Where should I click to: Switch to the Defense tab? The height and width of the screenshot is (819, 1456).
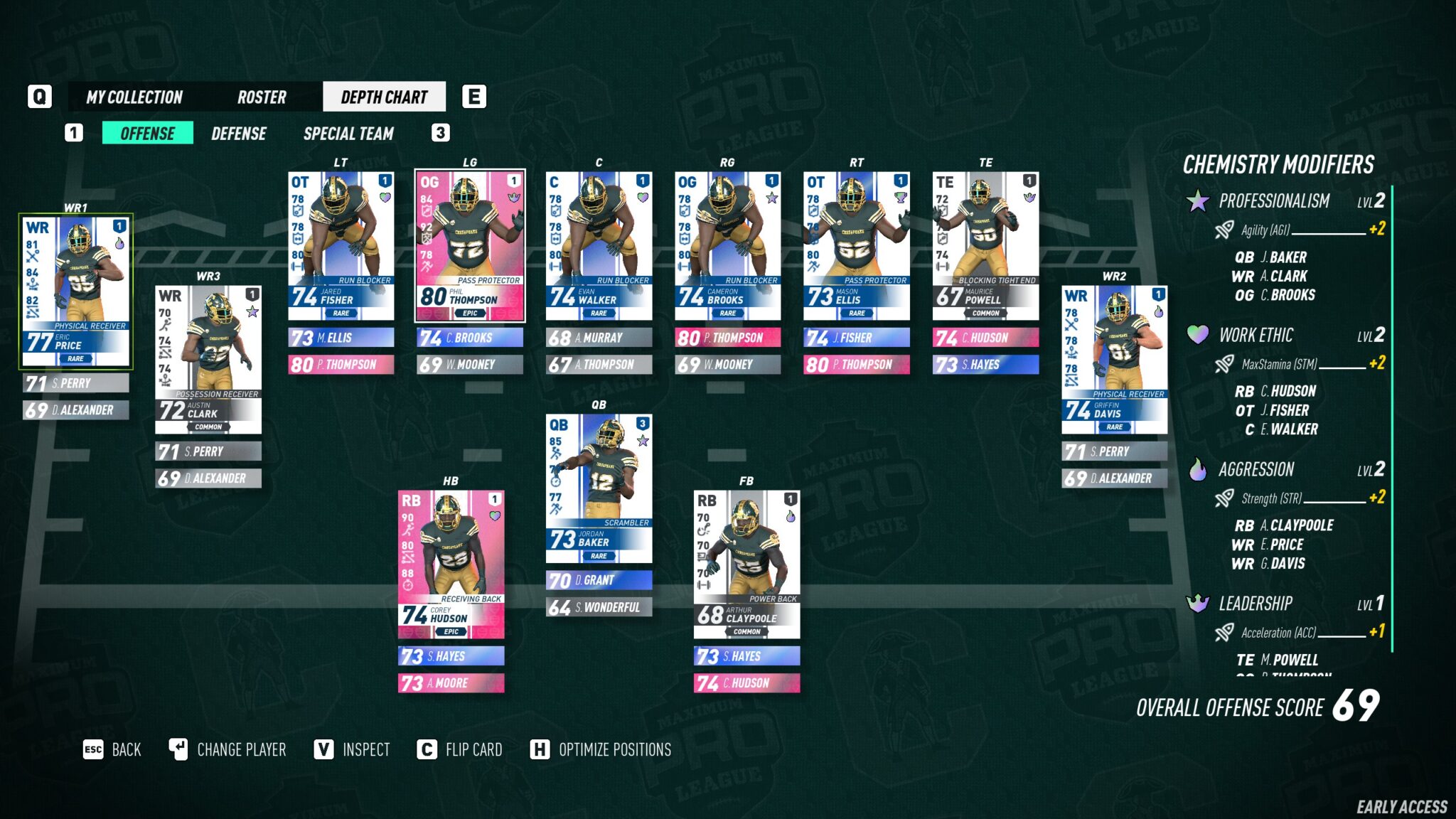point(239,134)
